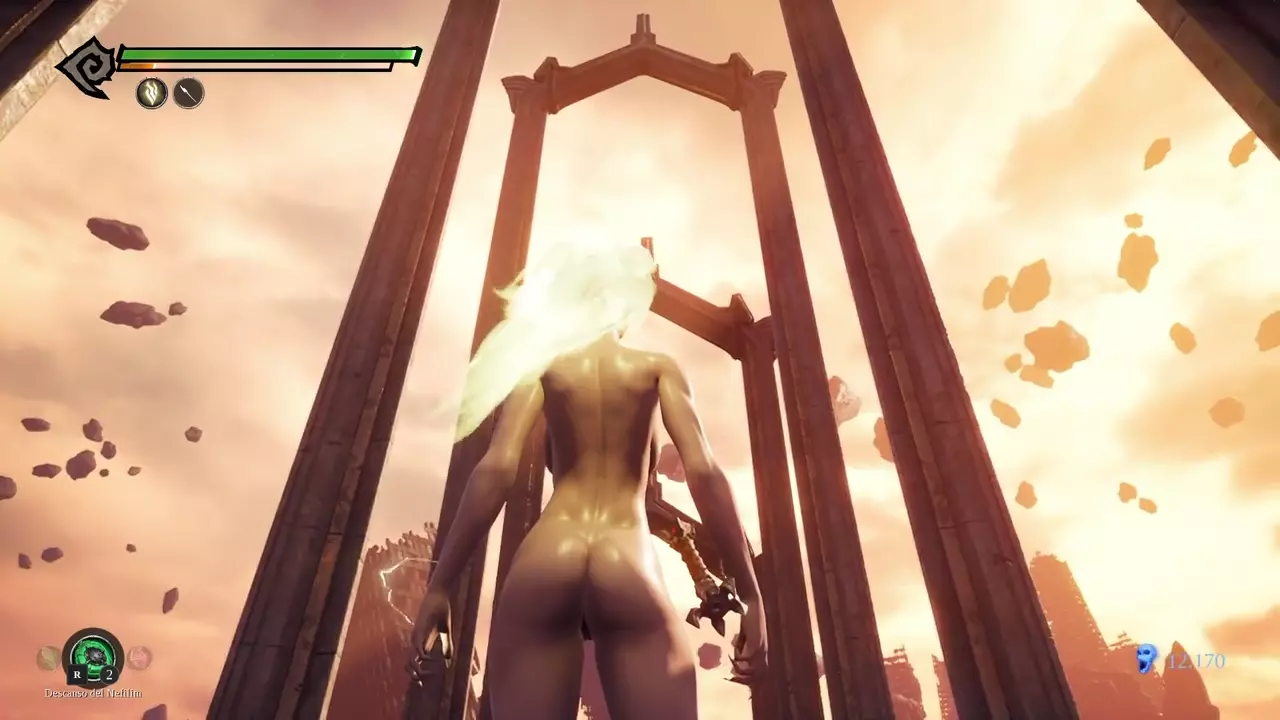Screen dimensions: 1280x720
Task: Use the green Descanso del Nefilim item
Action: point(93,657)
